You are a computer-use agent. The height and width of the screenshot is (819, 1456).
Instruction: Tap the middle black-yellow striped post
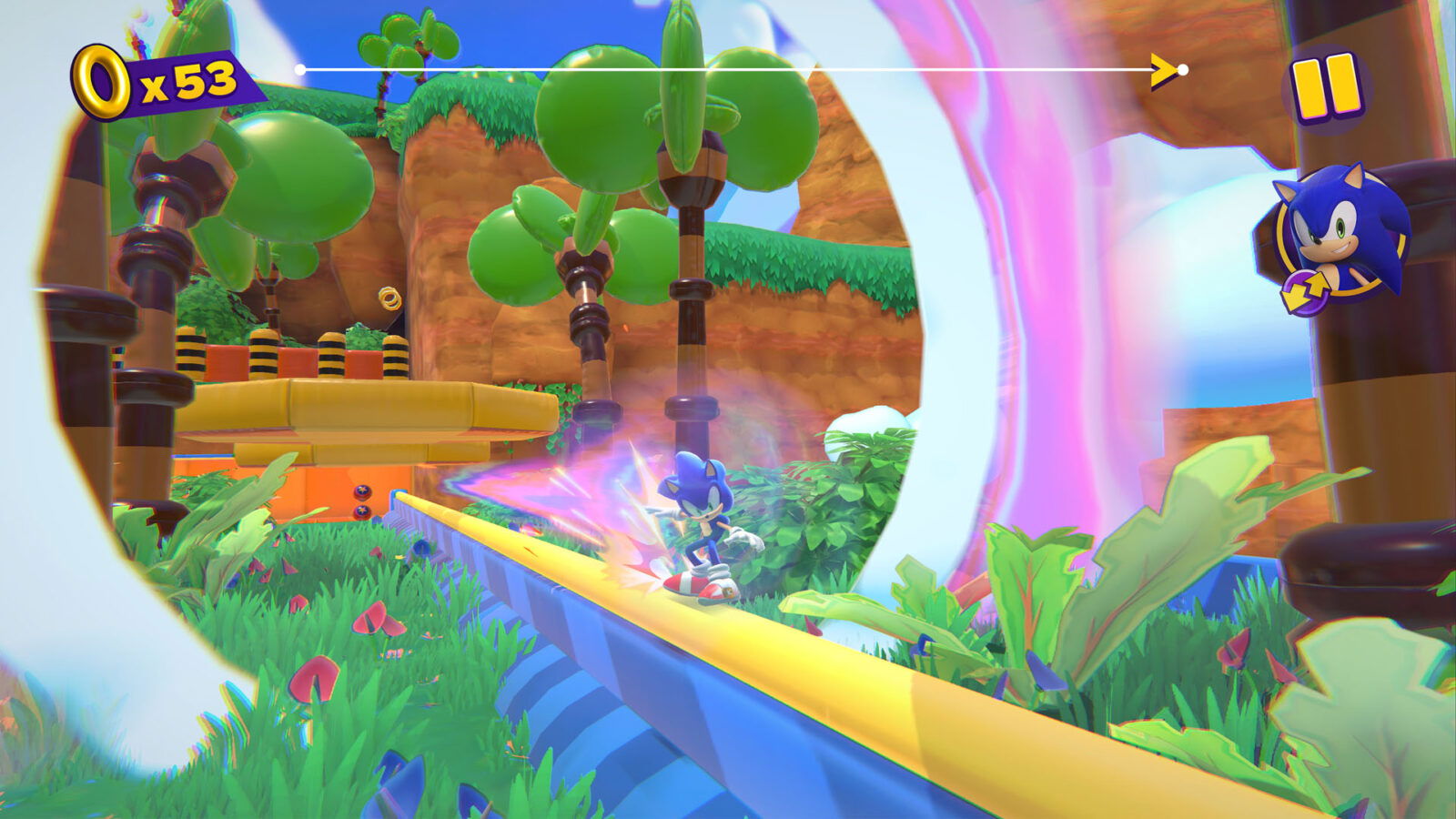(330, 355)
